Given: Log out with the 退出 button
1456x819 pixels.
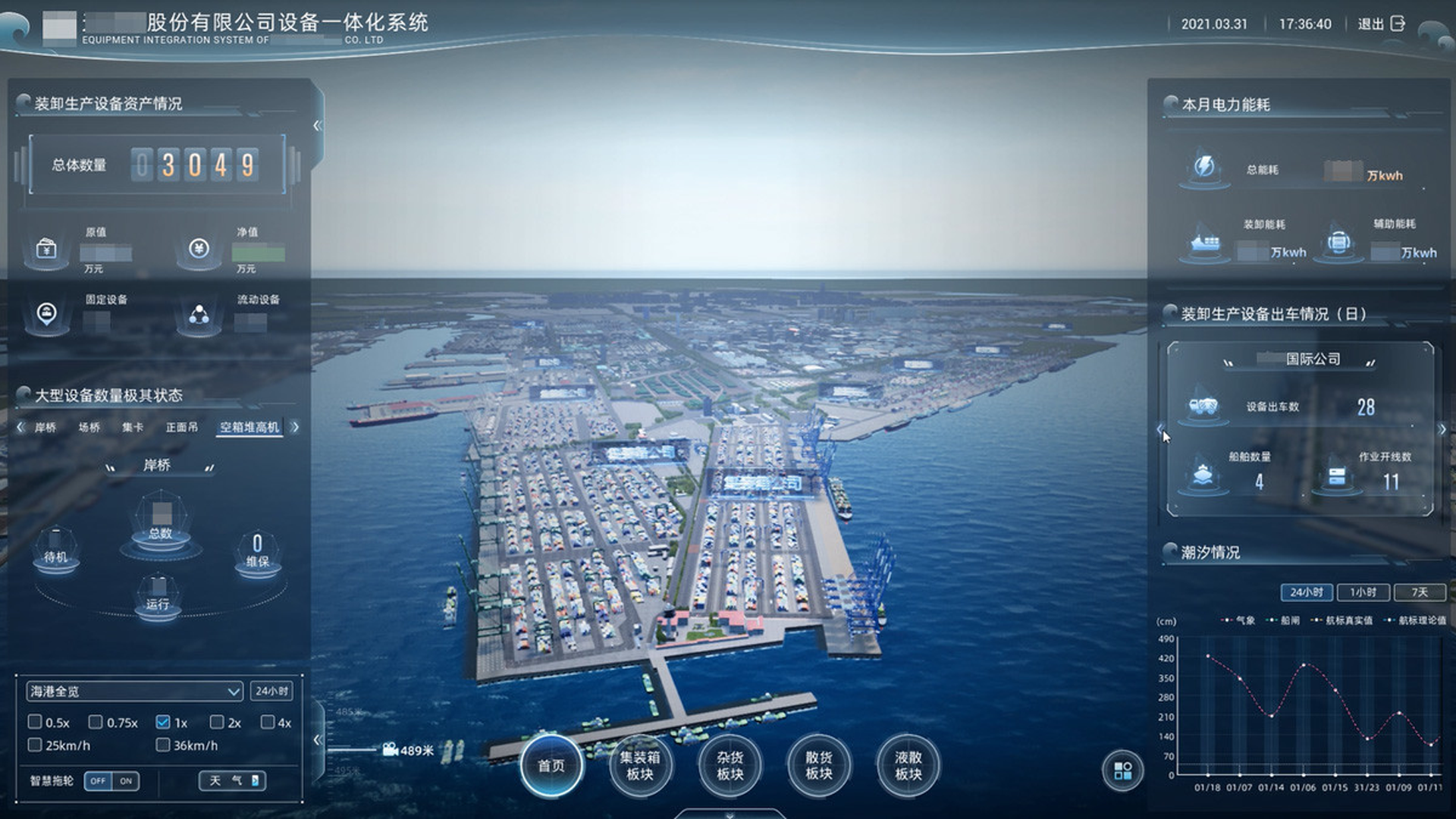Looking at the screenshot, I should (1382, 24).
